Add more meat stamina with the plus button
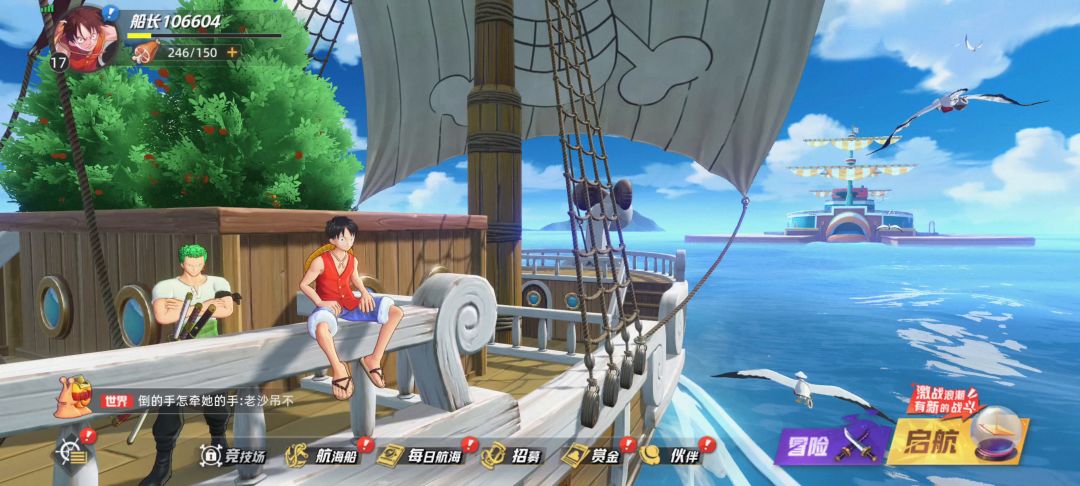Screen dimensions: 1080x486 [x=233, y=52]
